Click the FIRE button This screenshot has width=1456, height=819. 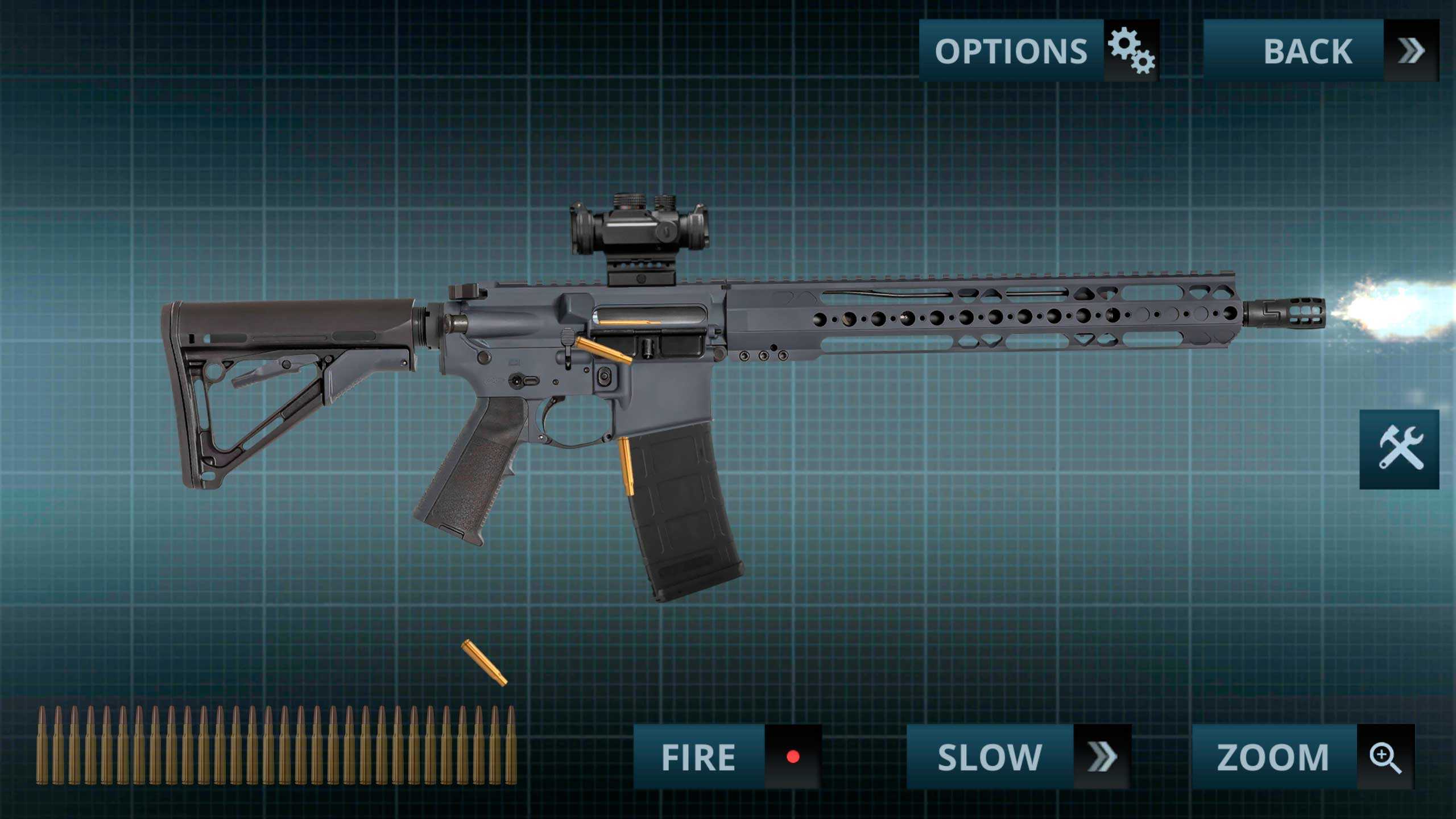(727, 756)
